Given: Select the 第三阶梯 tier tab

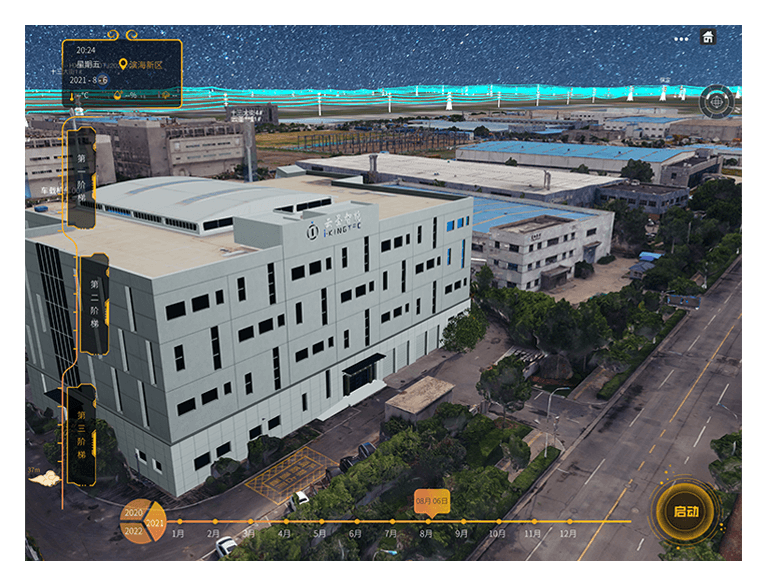Looking at the screenshot, I should click(83, 435).
